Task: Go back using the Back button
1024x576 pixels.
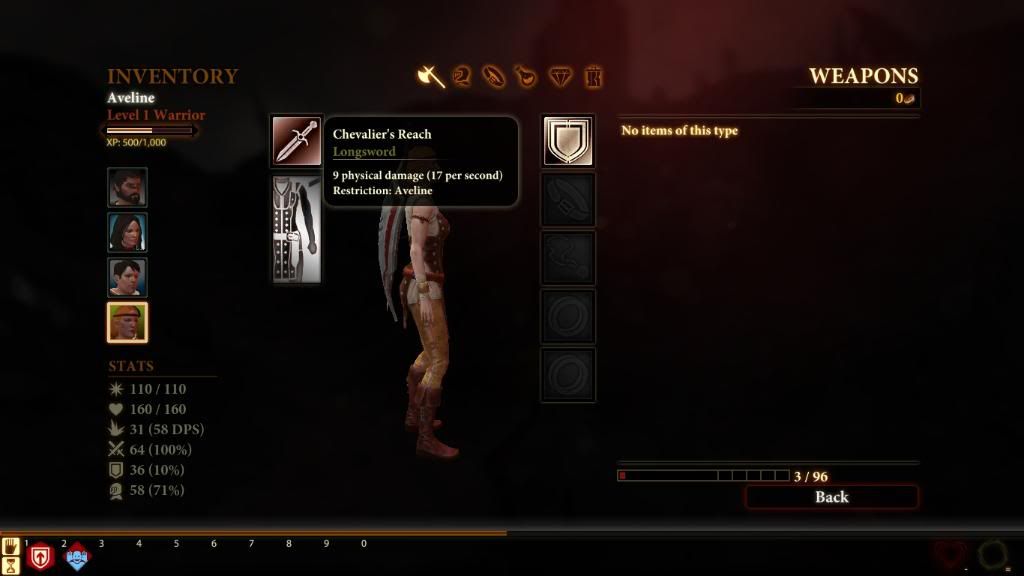Action: (831, 497)
